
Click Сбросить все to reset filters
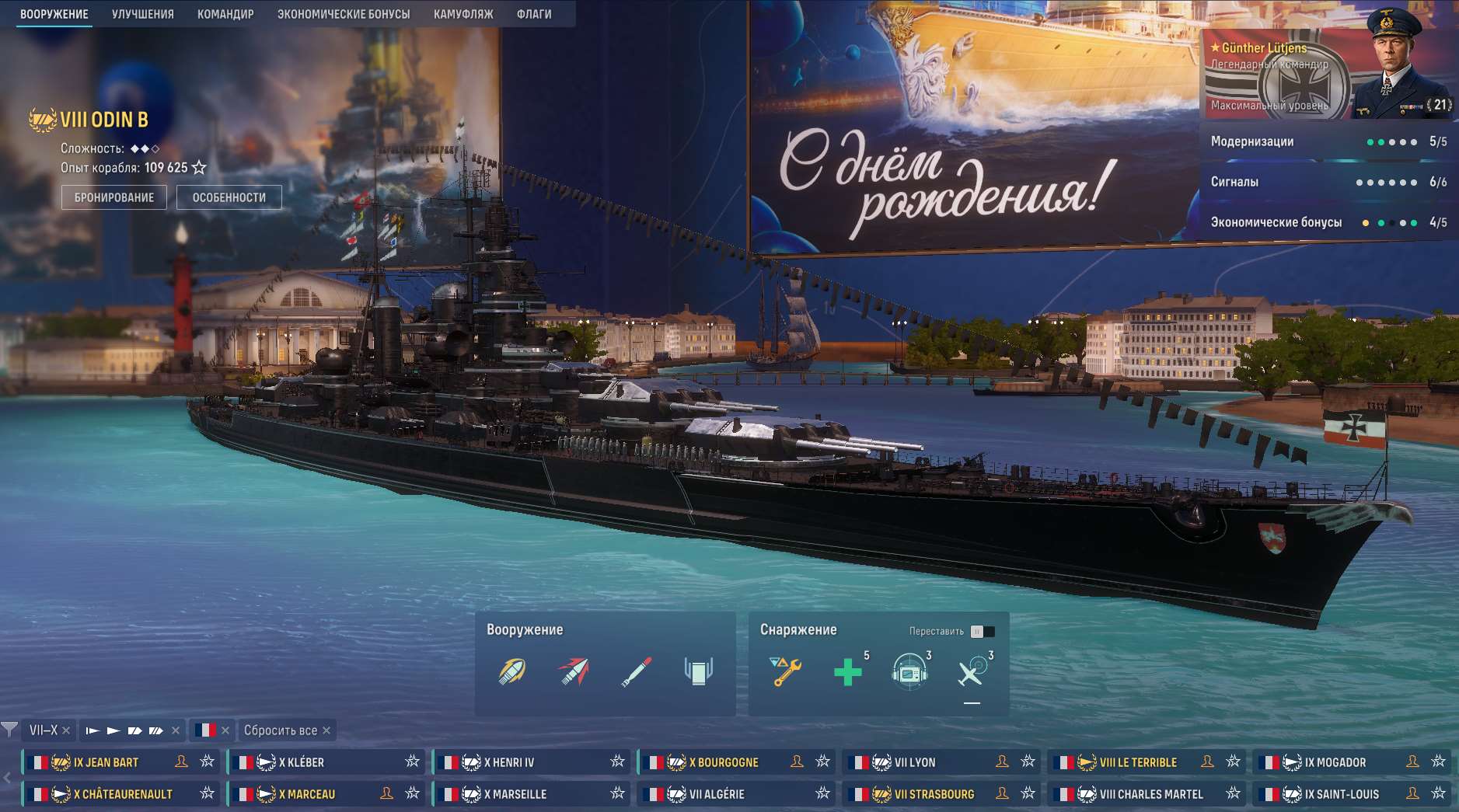[280, 730]
